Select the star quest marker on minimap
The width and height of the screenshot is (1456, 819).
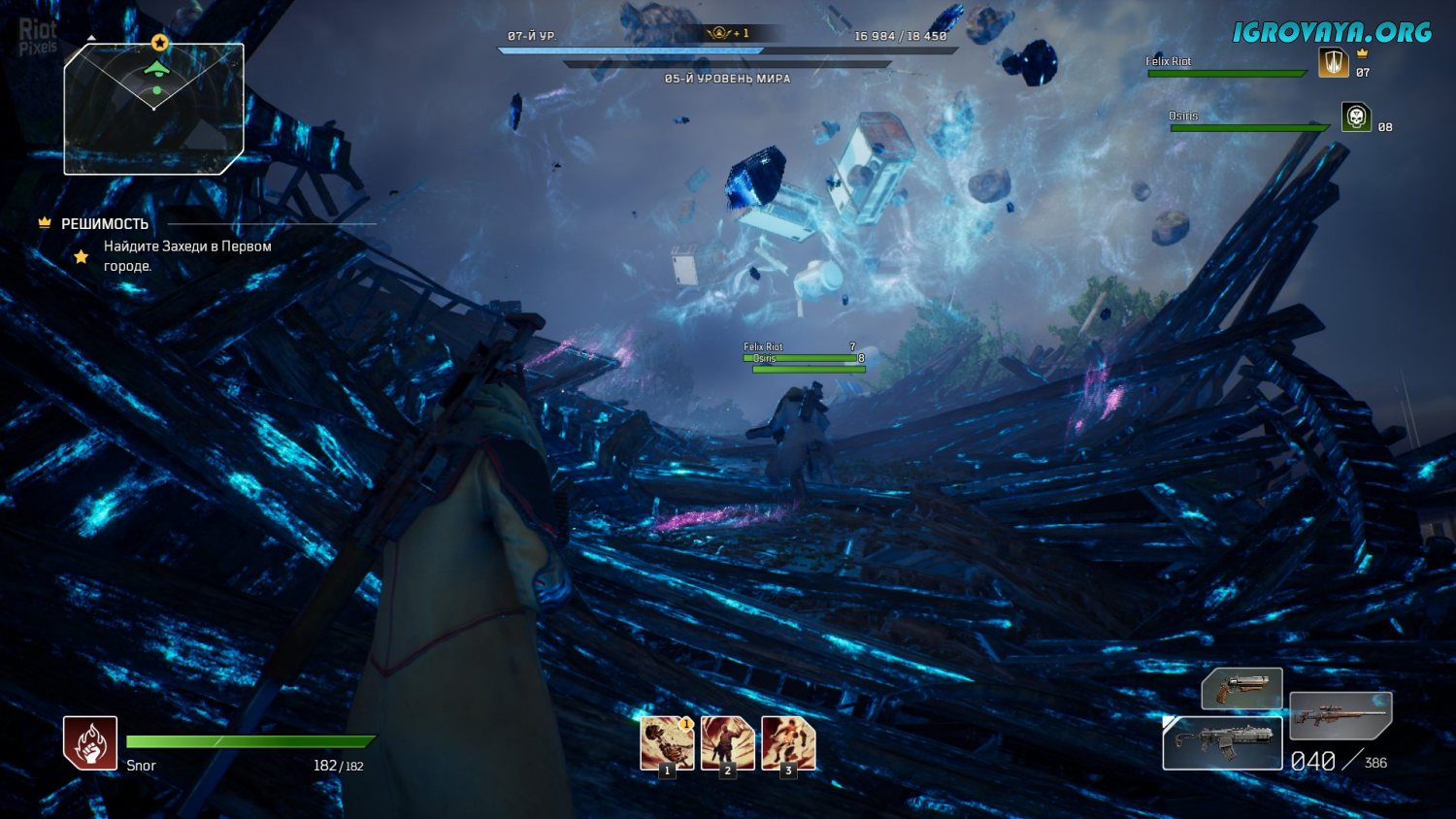pyautogui.click(x=160, y=43)
